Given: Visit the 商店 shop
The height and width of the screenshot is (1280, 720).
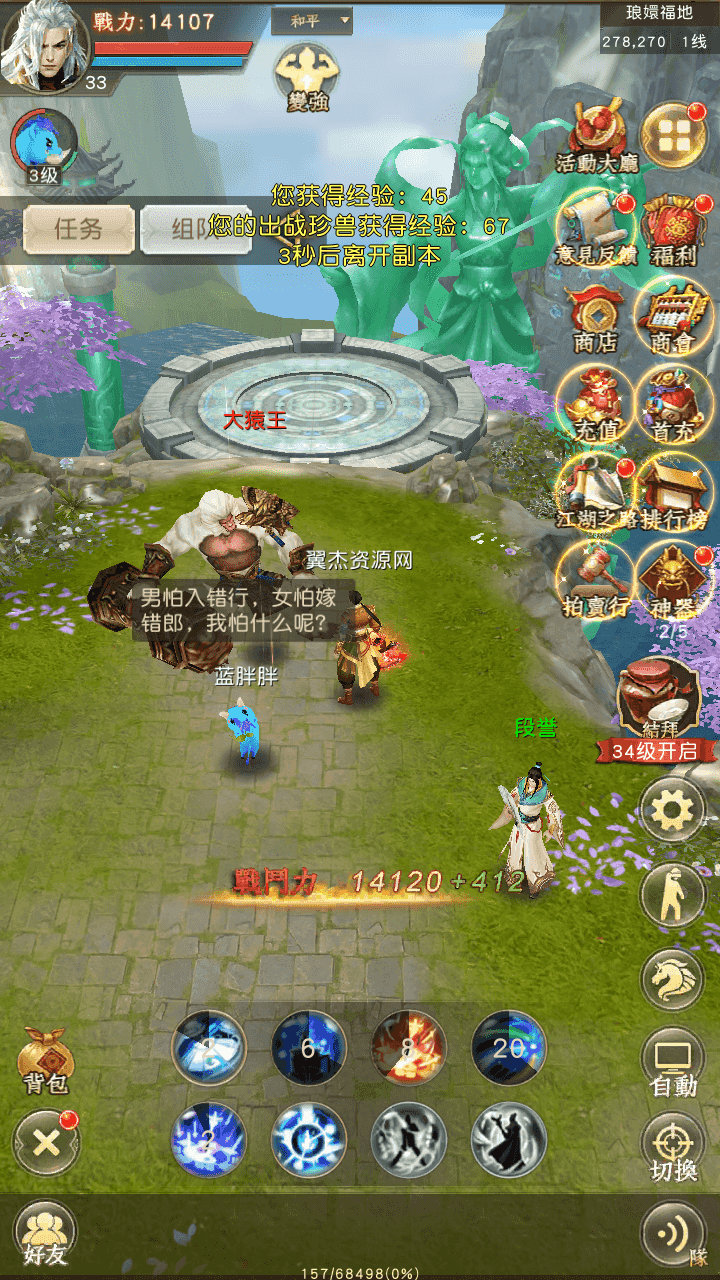Looking at the screenshot, I should click(596, 318).
